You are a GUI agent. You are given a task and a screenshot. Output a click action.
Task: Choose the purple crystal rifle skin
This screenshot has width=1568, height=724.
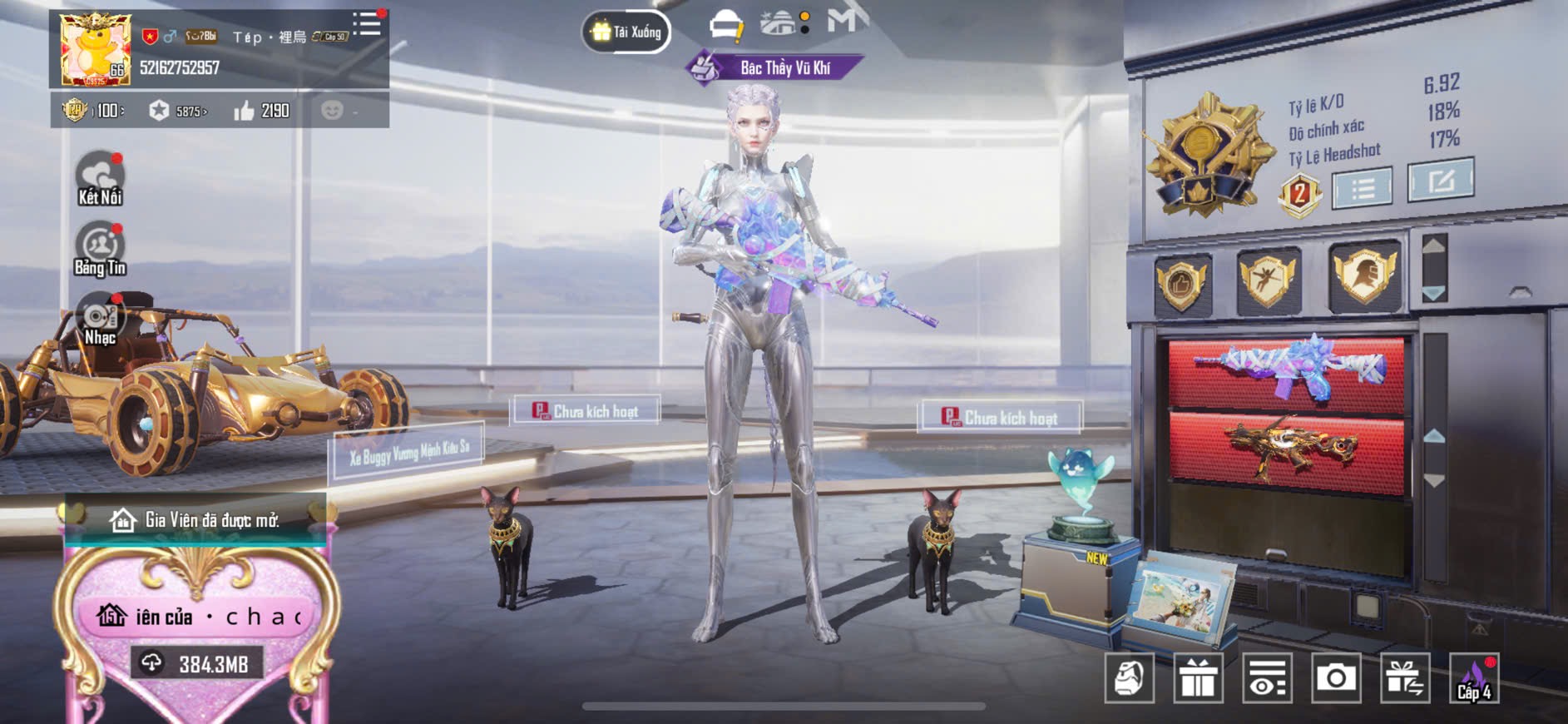tap(1287, 372)
